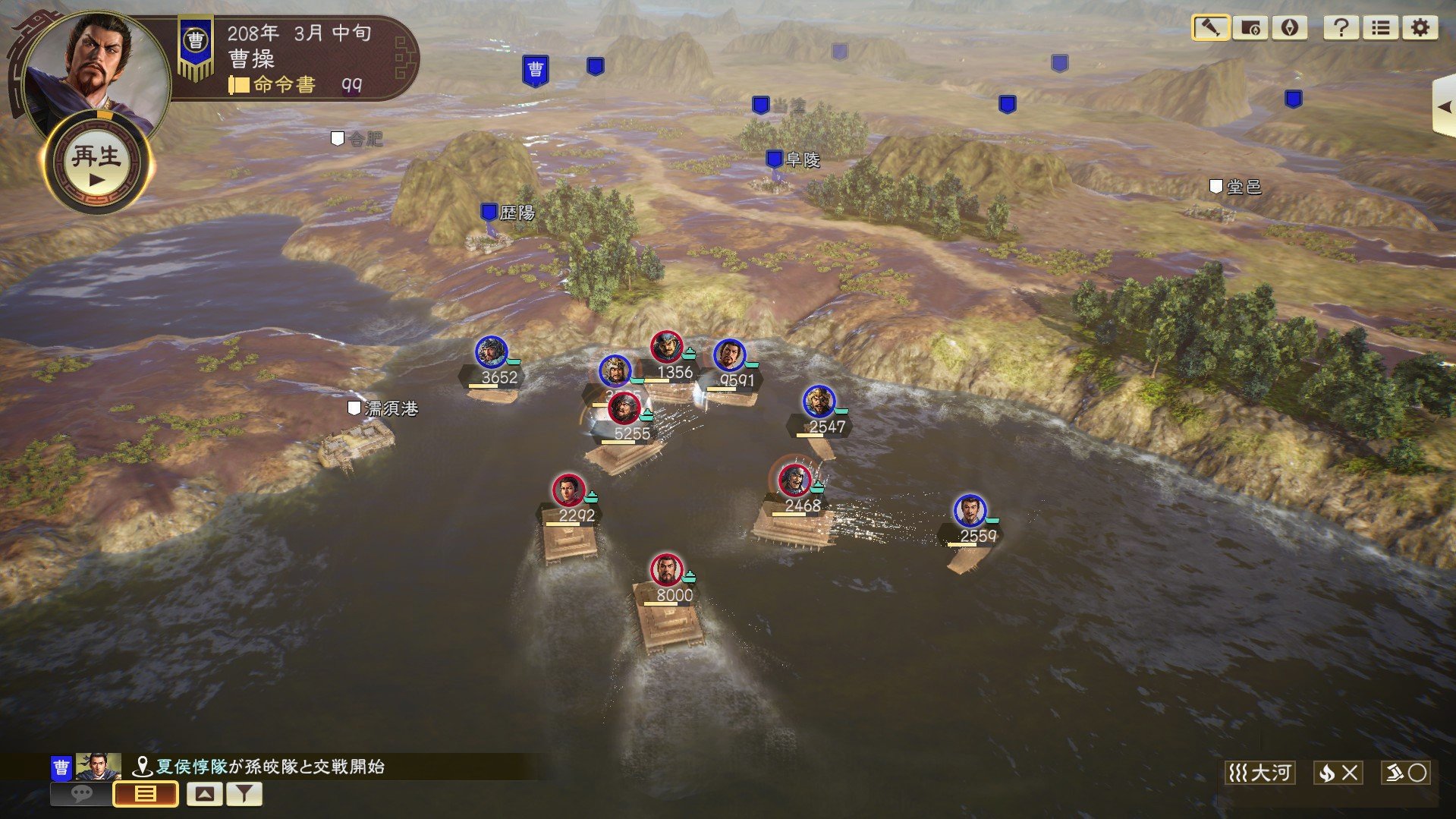Expand the message log with the up-arrow button
The width and height of the screenshot is (1456, 819).
click(203, 793)
